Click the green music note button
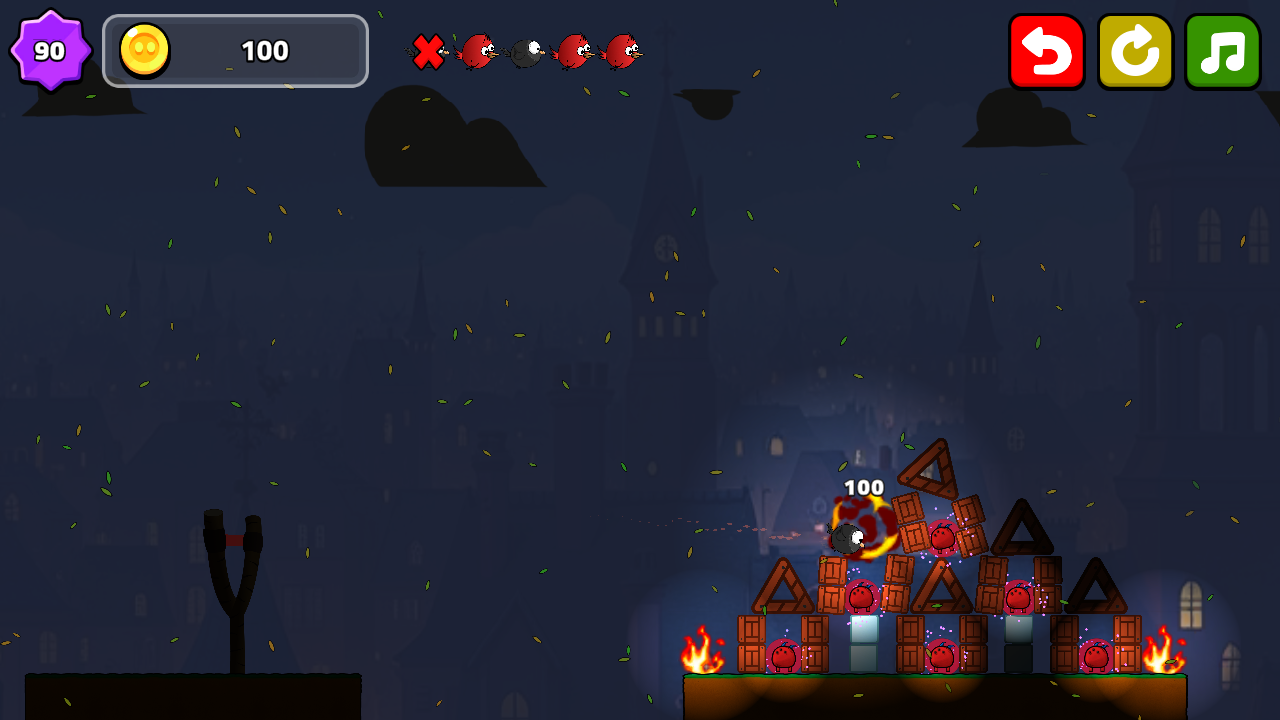 click(1222, 51)
